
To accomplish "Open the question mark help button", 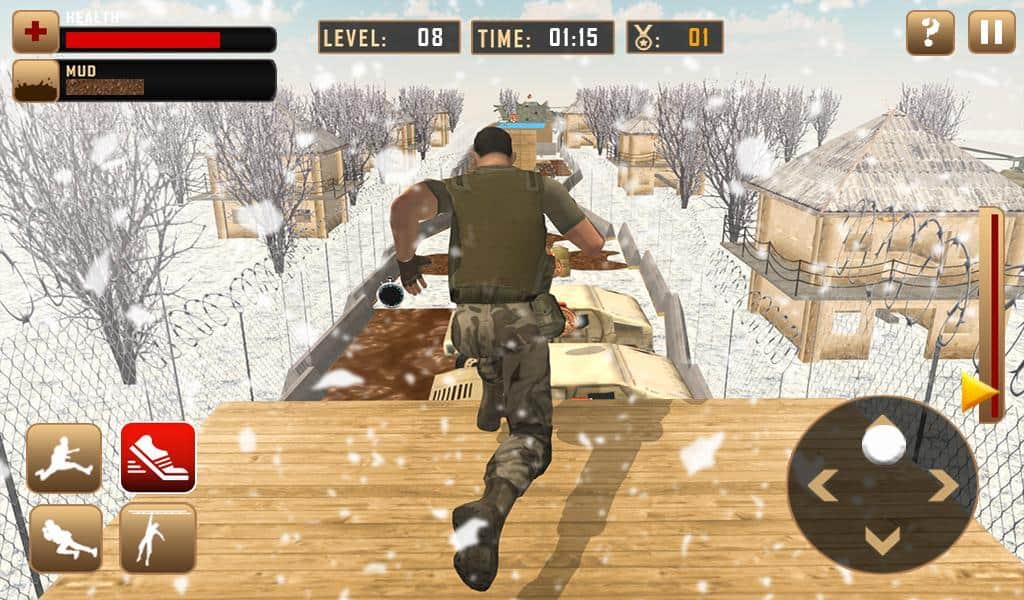I will (930, 33).
